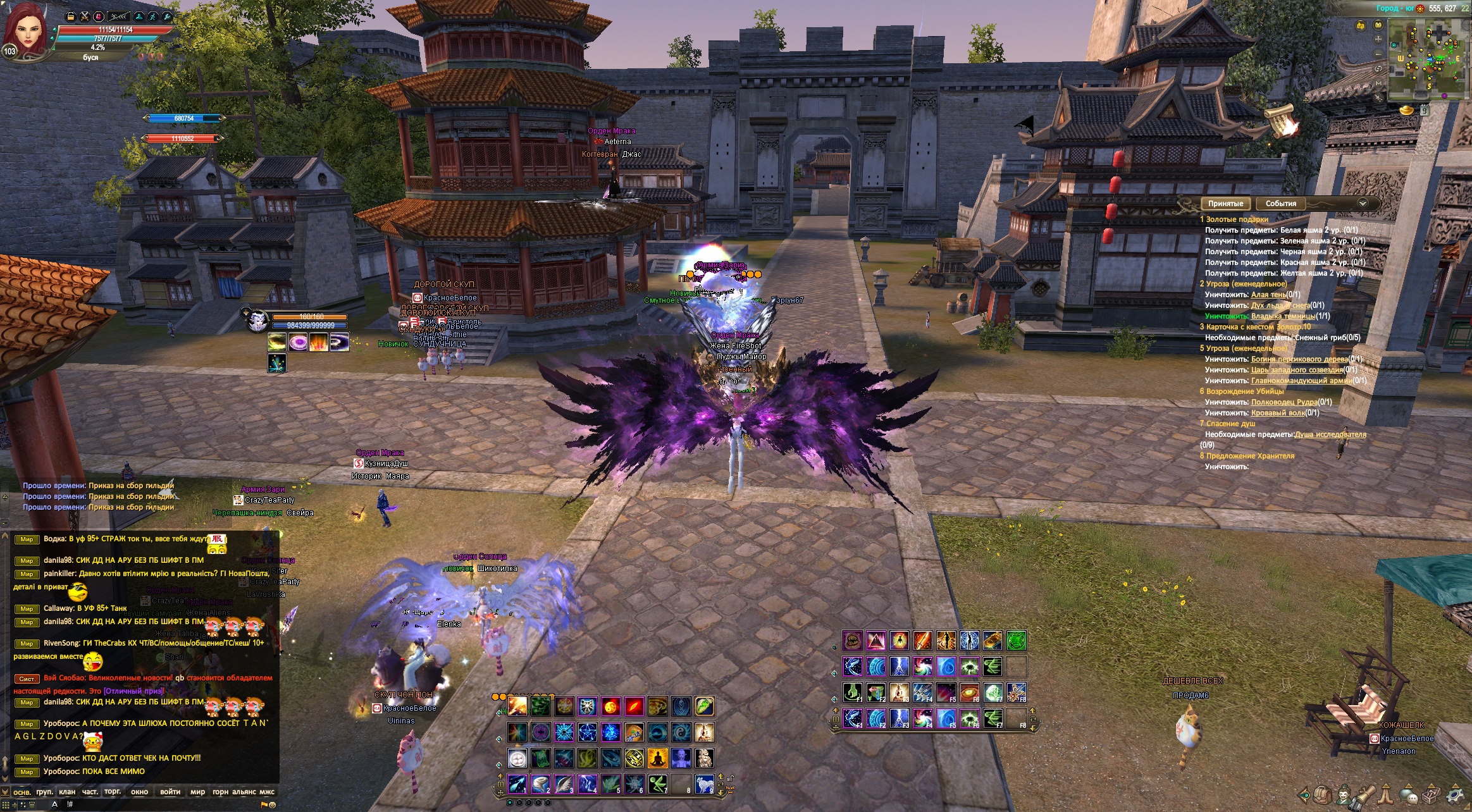The height and width of the screenshot is (812, 1472).
Task: Open the chat smiley emoticon picker
Action: point(272,805)
